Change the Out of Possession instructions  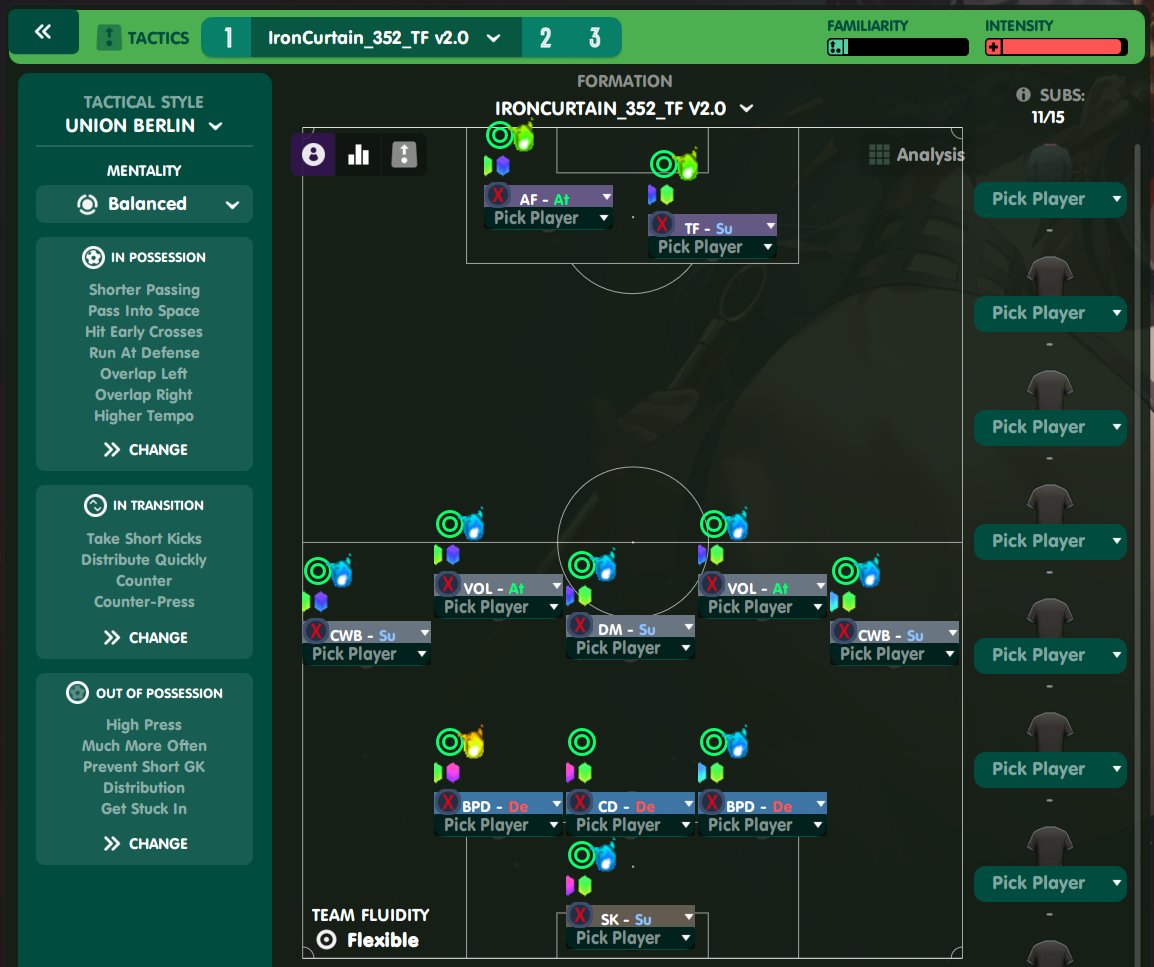coord(145,844)
